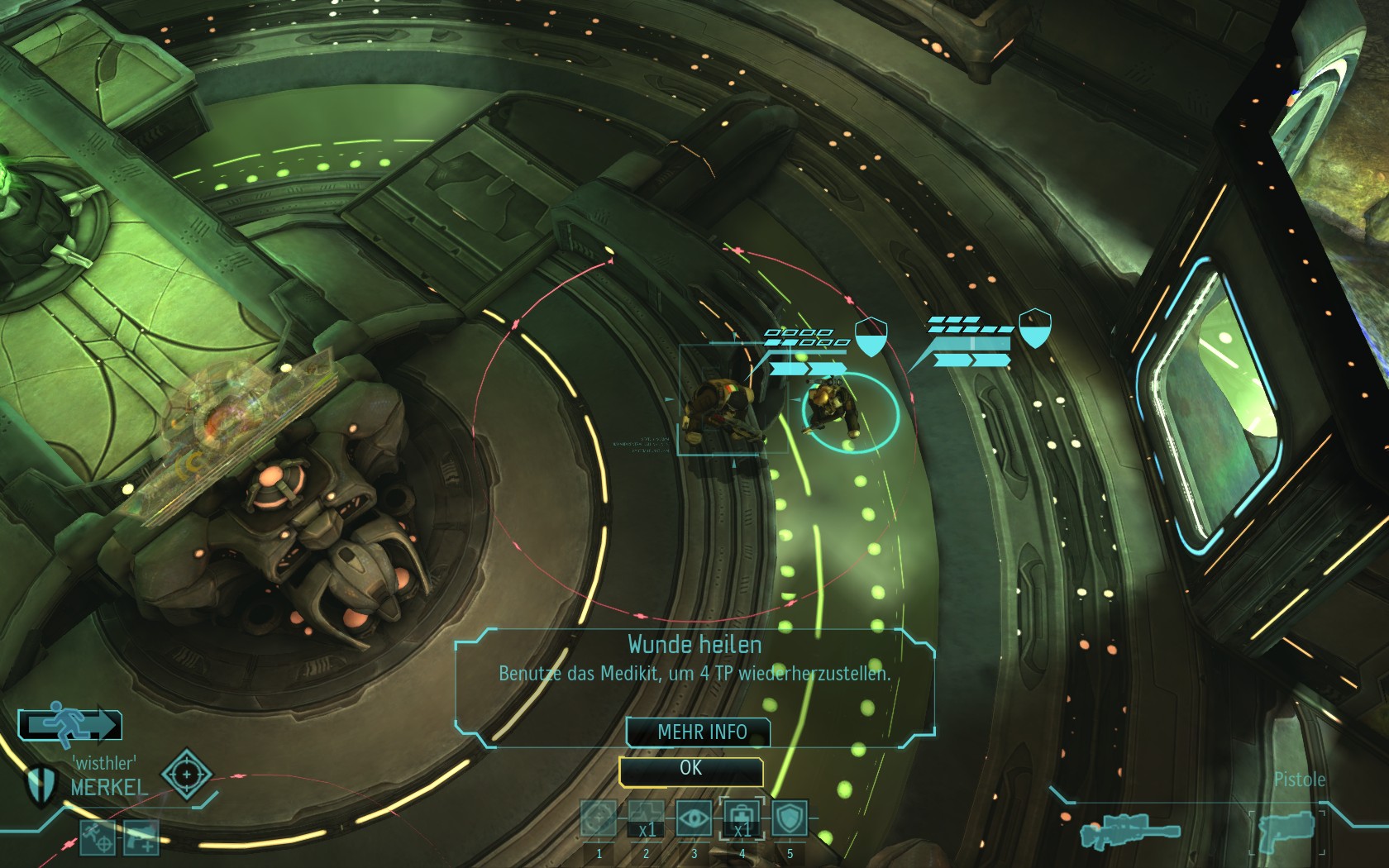Select the Medikit ability icon
This screenshot has height=868, width=1389.
tap(742, 820)
